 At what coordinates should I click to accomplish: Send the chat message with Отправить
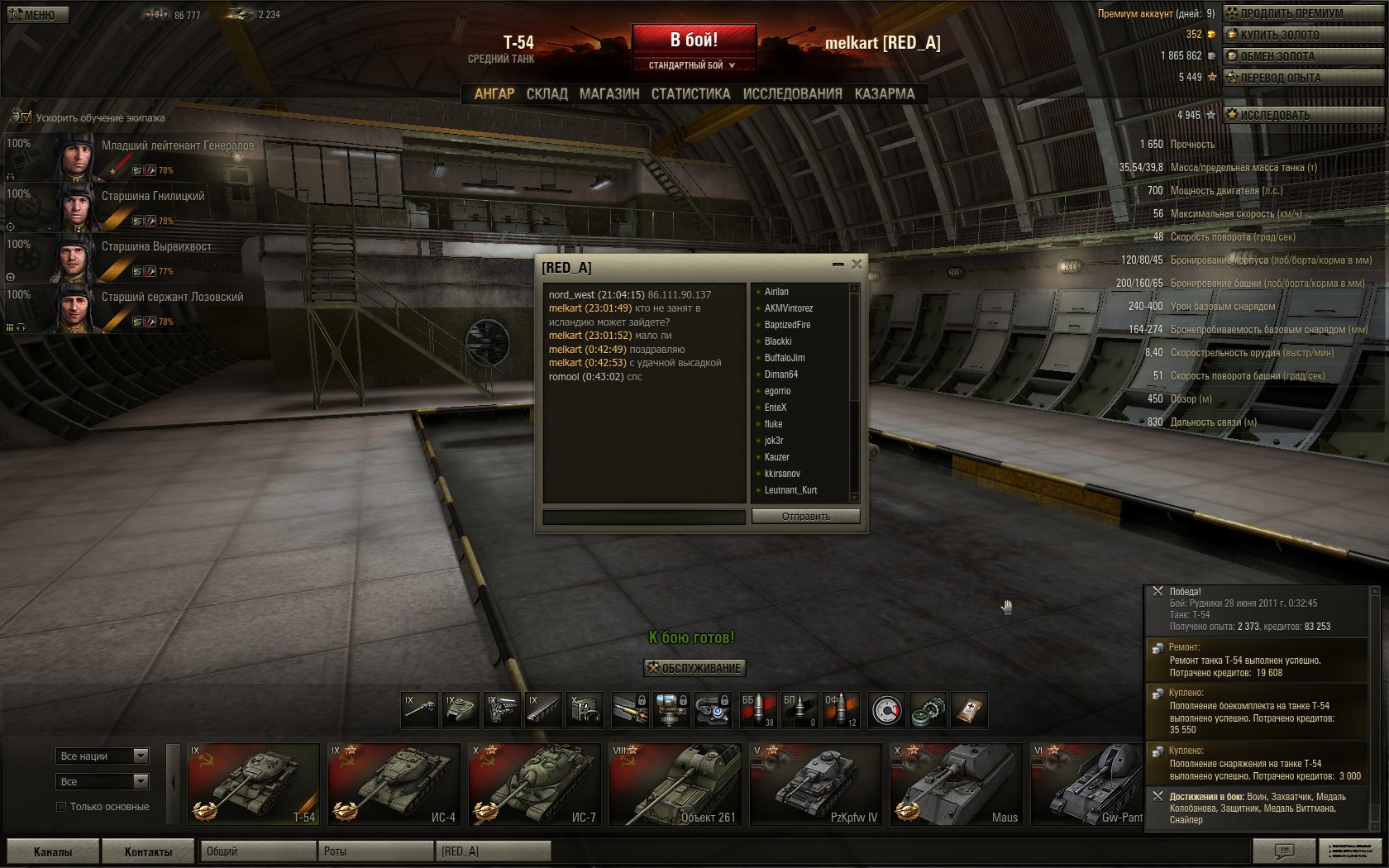805,517
